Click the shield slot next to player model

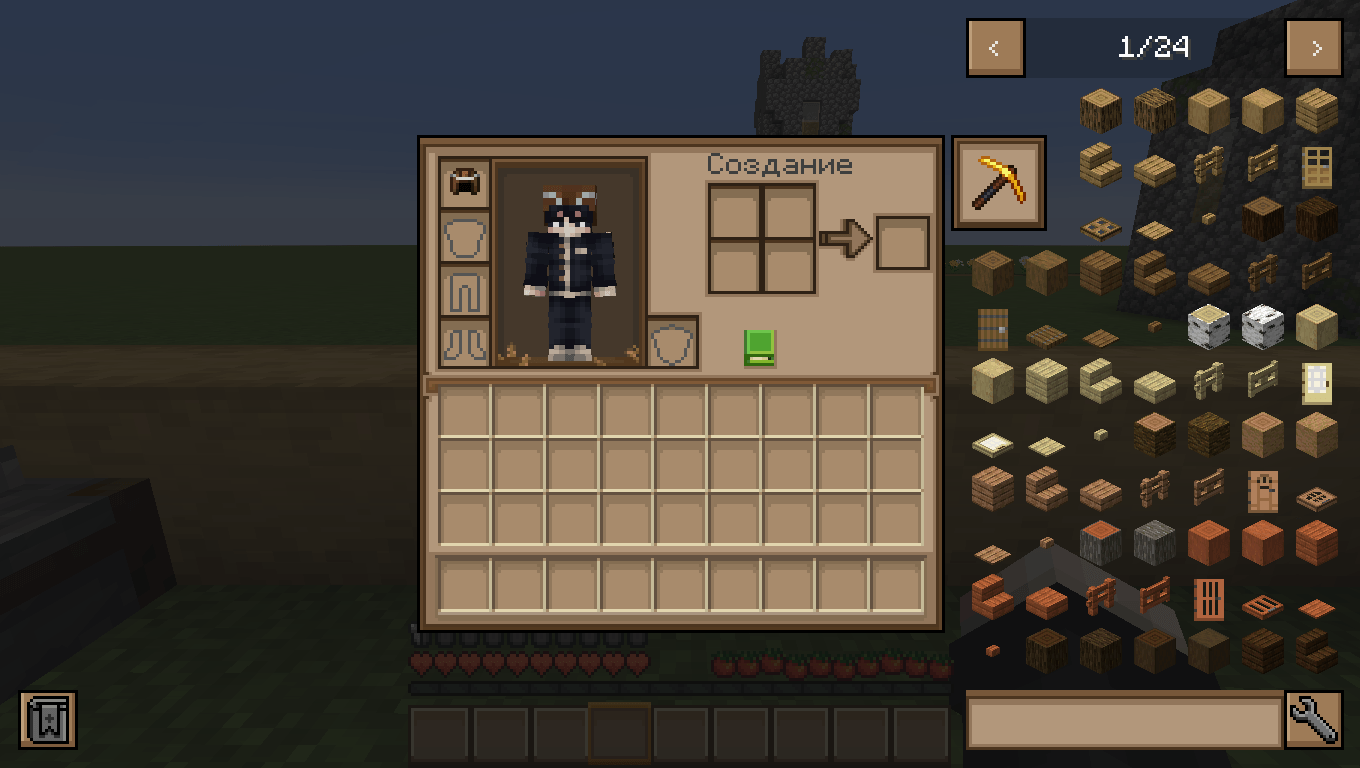[673, 340]
